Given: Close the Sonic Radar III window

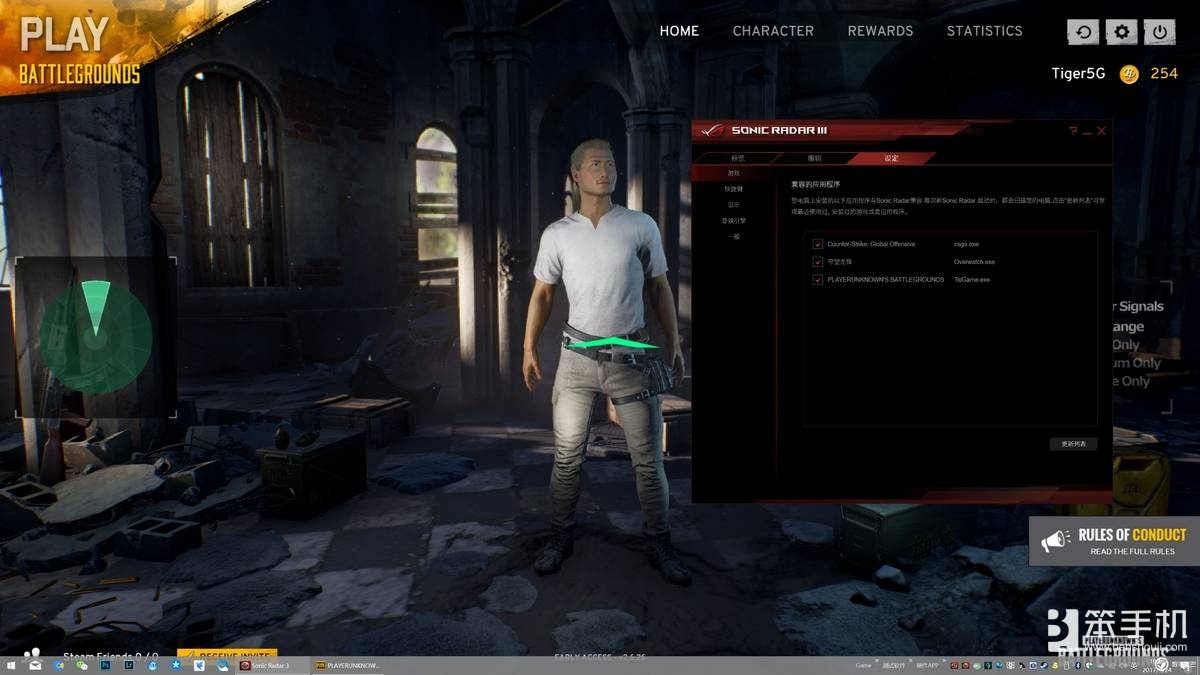Looking at the screenshot, I should (x=1102, y=131).
